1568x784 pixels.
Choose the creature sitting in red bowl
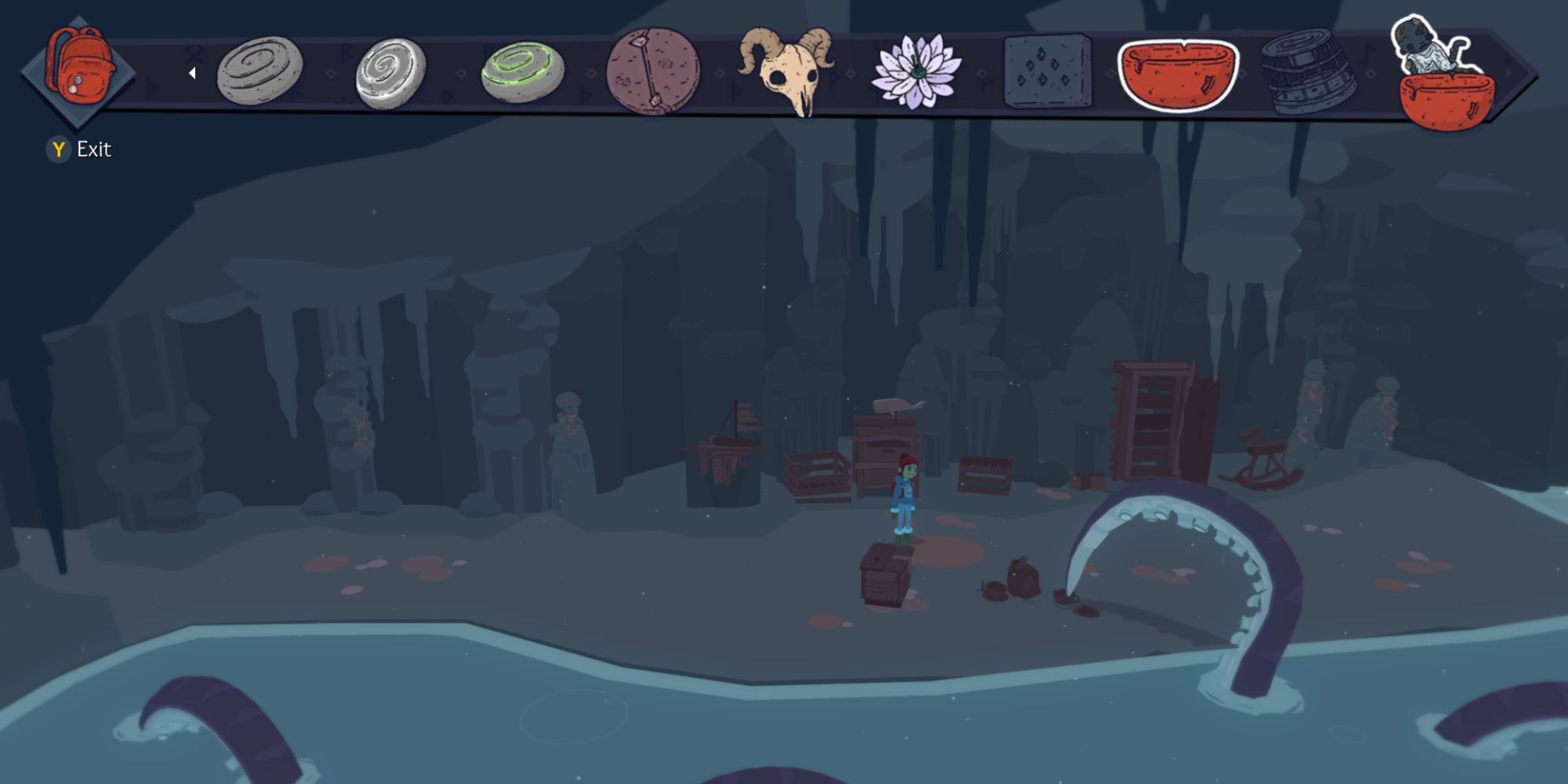tap(1439, 74)
